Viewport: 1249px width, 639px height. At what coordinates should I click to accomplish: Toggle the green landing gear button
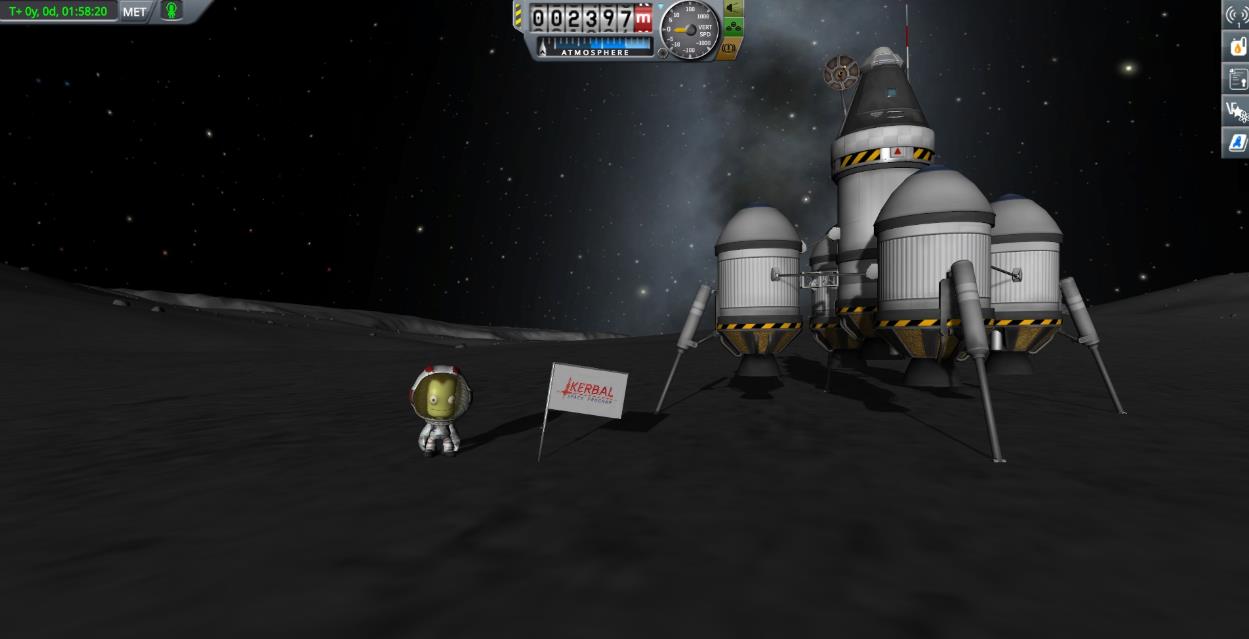pos(733,28)
